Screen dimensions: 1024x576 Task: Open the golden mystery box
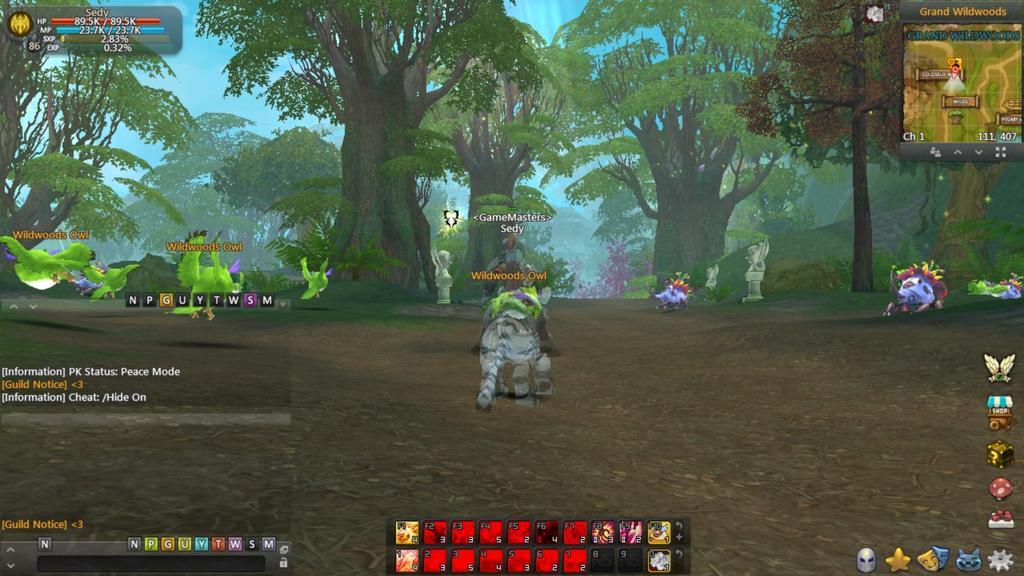pos(1000,452)
